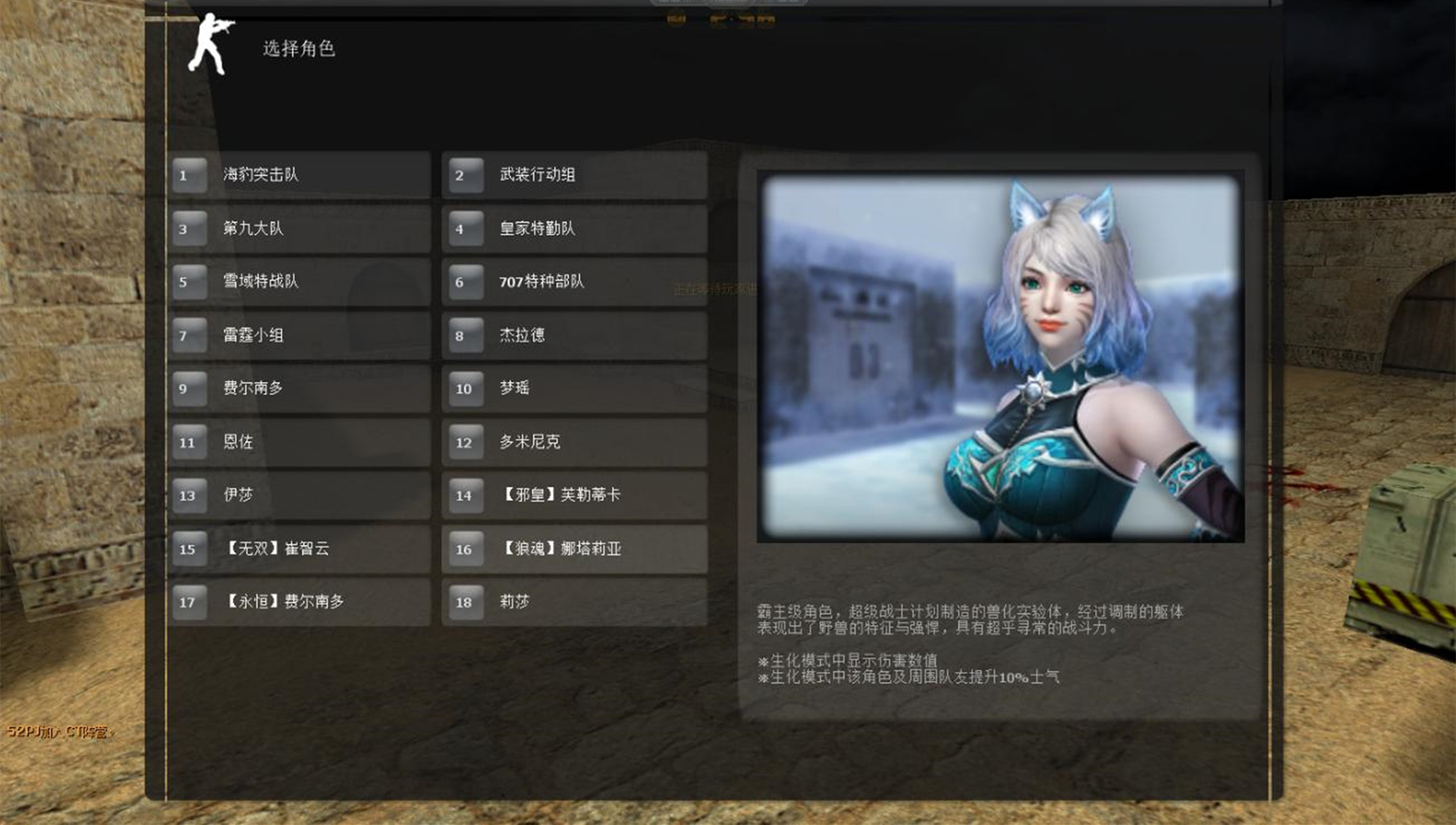Click the number 10 badge next to 梦瑶
Viewport: 1456px width, 825px height.
click(x=465, y=388)
